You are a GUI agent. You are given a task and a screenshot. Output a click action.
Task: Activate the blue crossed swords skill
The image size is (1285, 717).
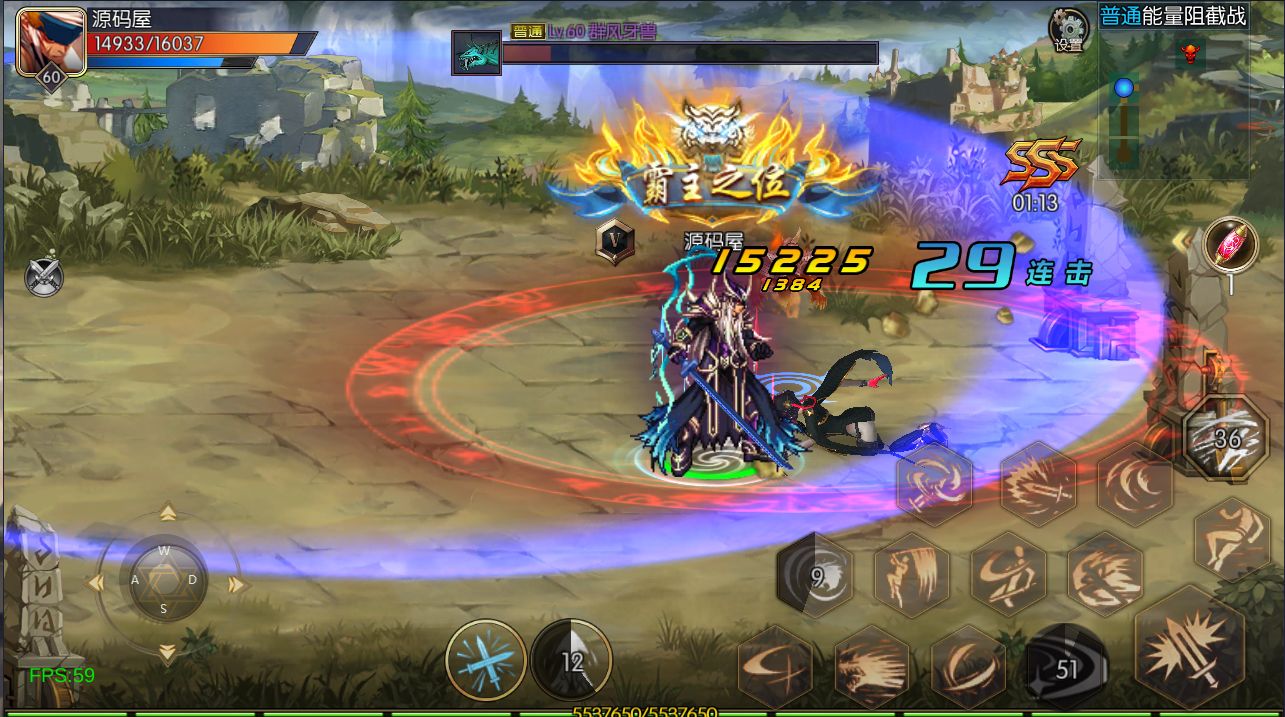point(486,660)
